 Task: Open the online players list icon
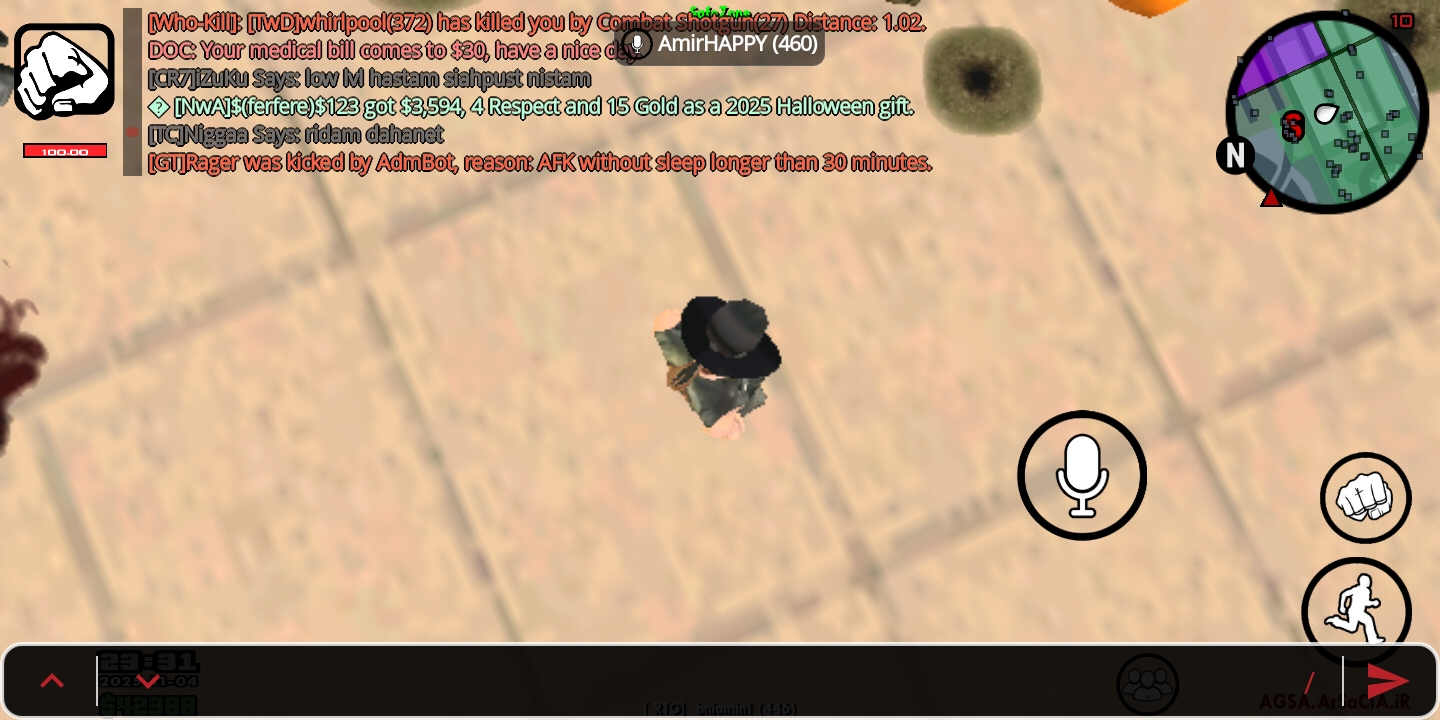click(1148, 682)
